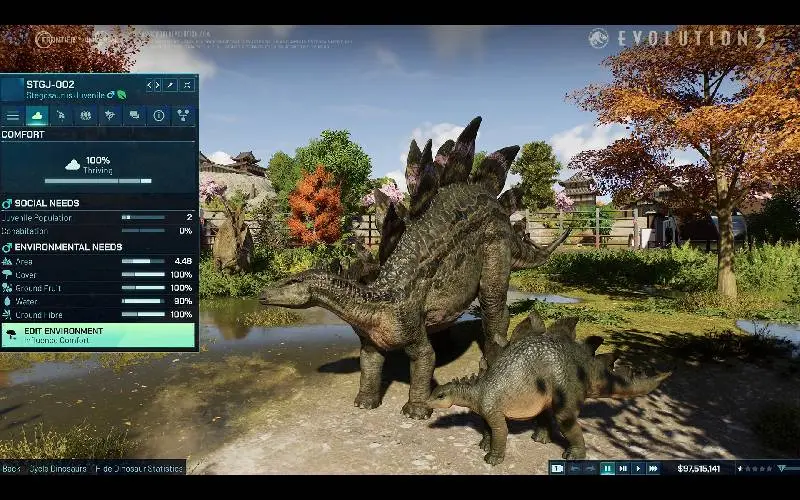This screenshot has width=800, height=500.
Task: Pause the game simulation
Action: tap(607, 468)
